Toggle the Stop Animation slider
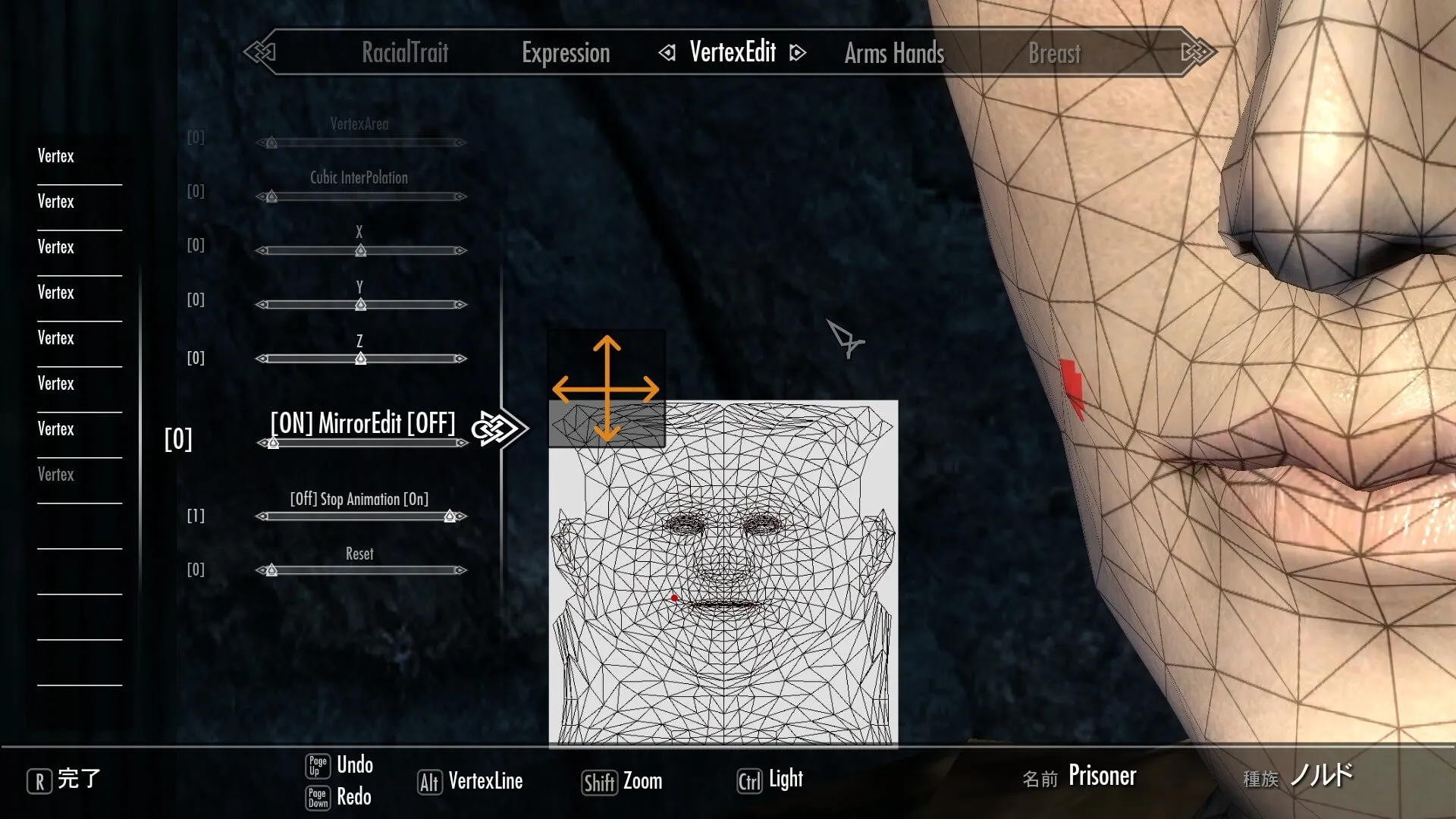Screen dimensions: 1456x819 coord(360,516)
